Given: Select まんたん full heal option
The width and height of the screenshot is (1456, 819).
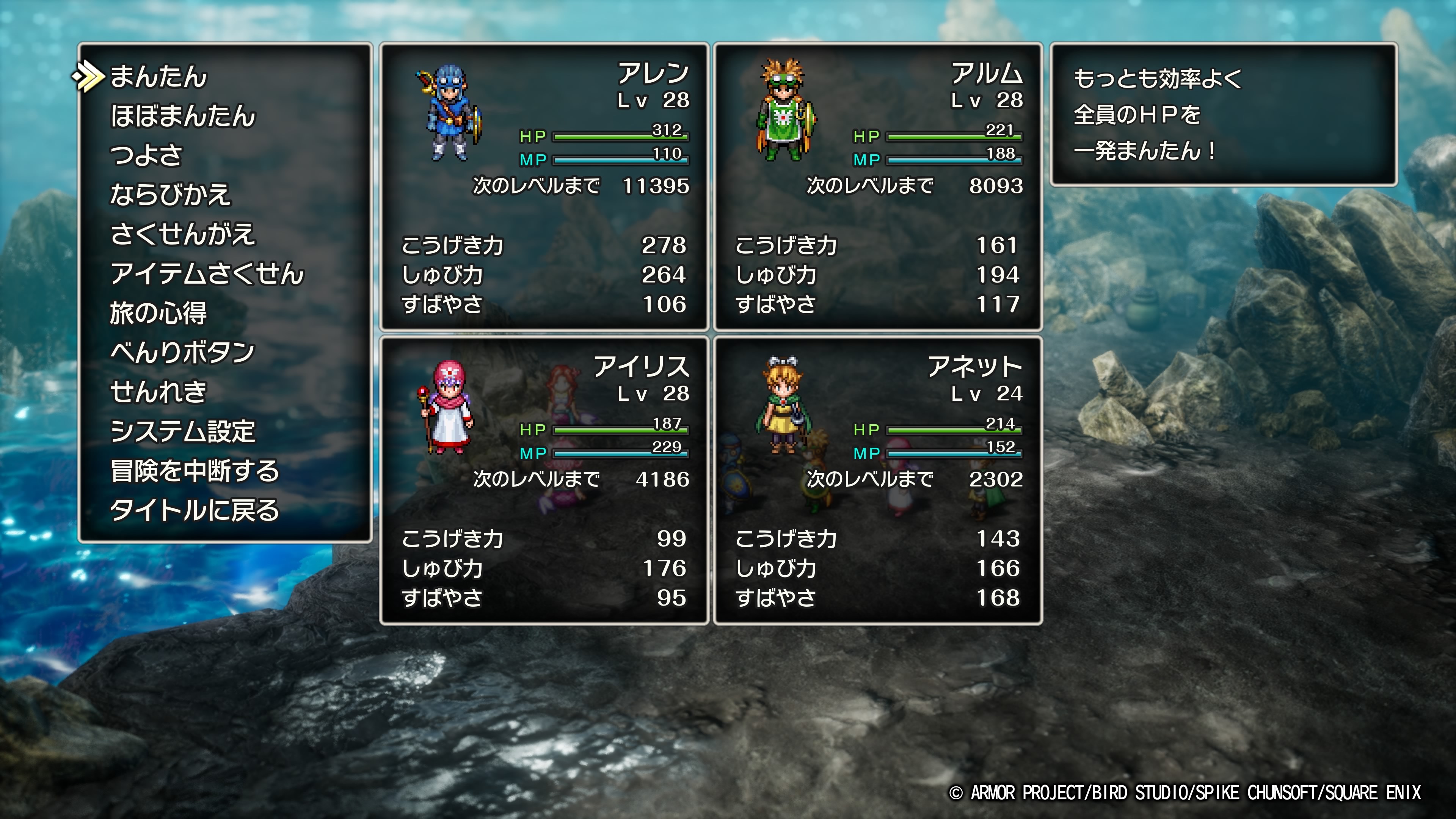Looking at the screenshot, I should (x=159, y=77).
